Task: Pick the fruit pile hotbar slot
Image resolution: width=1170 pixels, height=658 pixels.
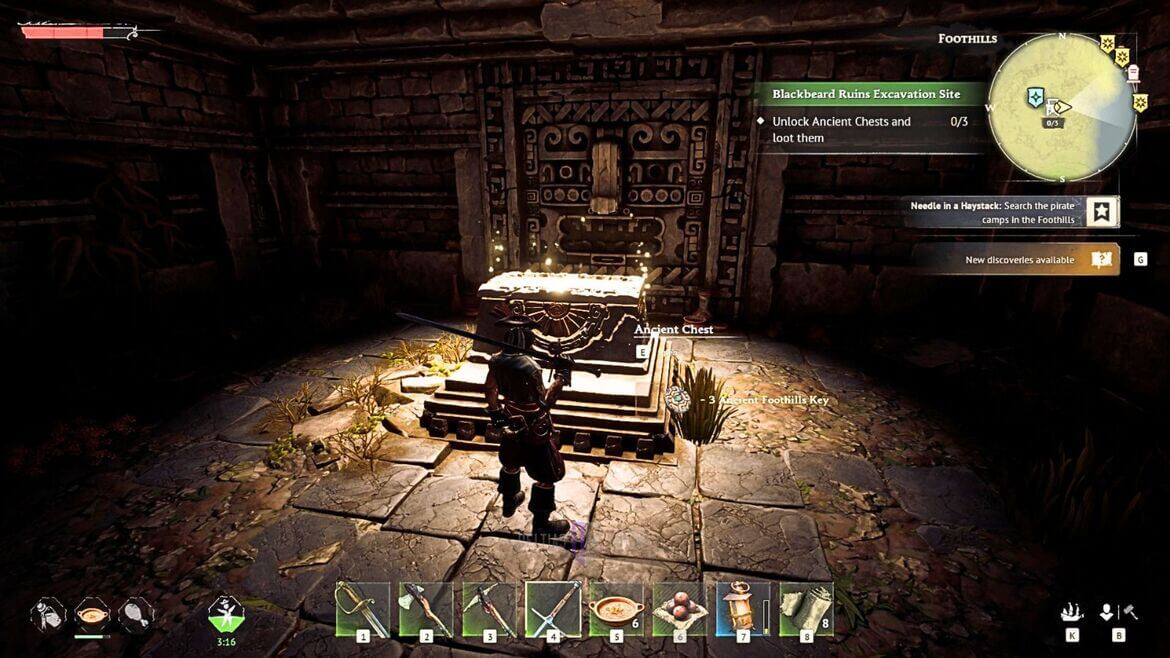Action: (680, 609)
